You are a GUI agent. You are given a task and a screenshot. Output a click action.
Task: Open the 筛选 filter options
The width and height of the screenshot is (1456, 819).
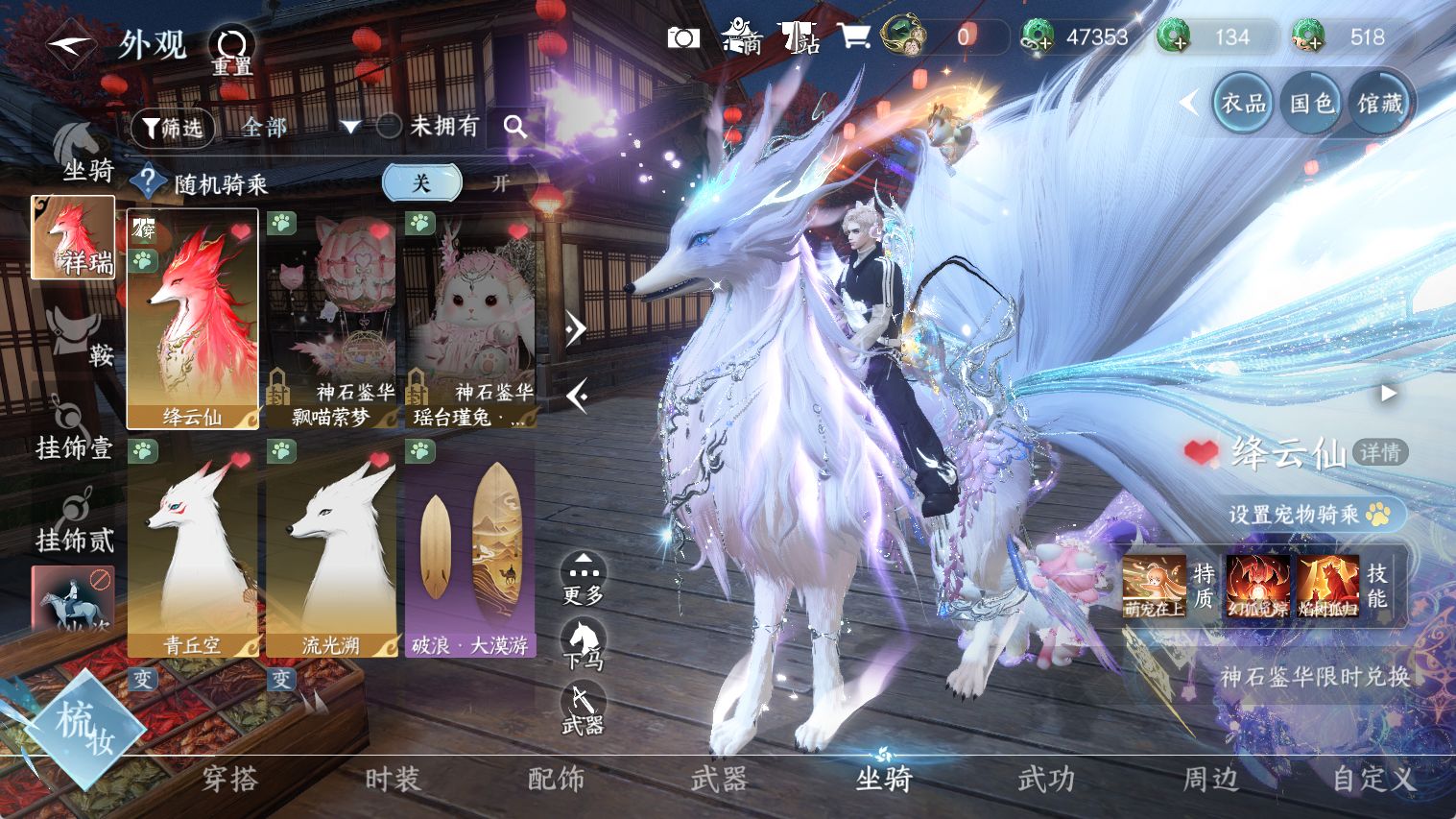(172, 127)
